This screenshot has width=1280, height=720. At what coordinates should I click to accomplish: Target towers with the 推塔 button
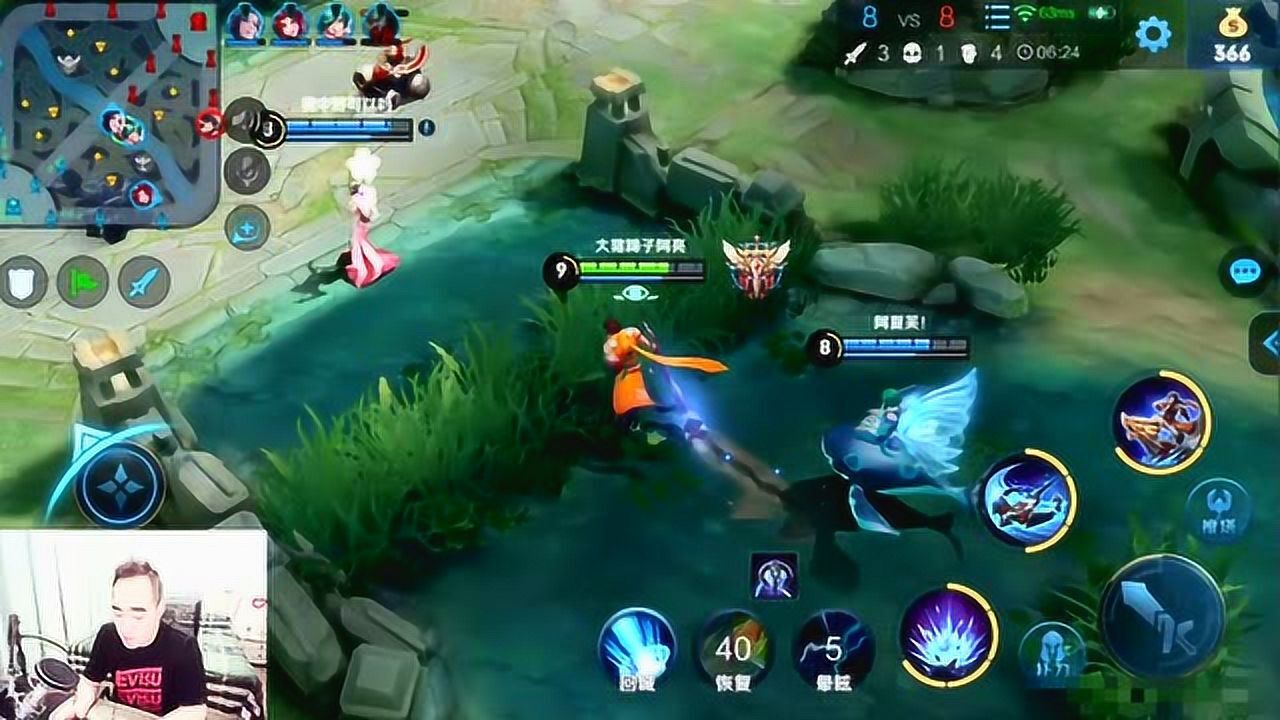(1217, 512)
